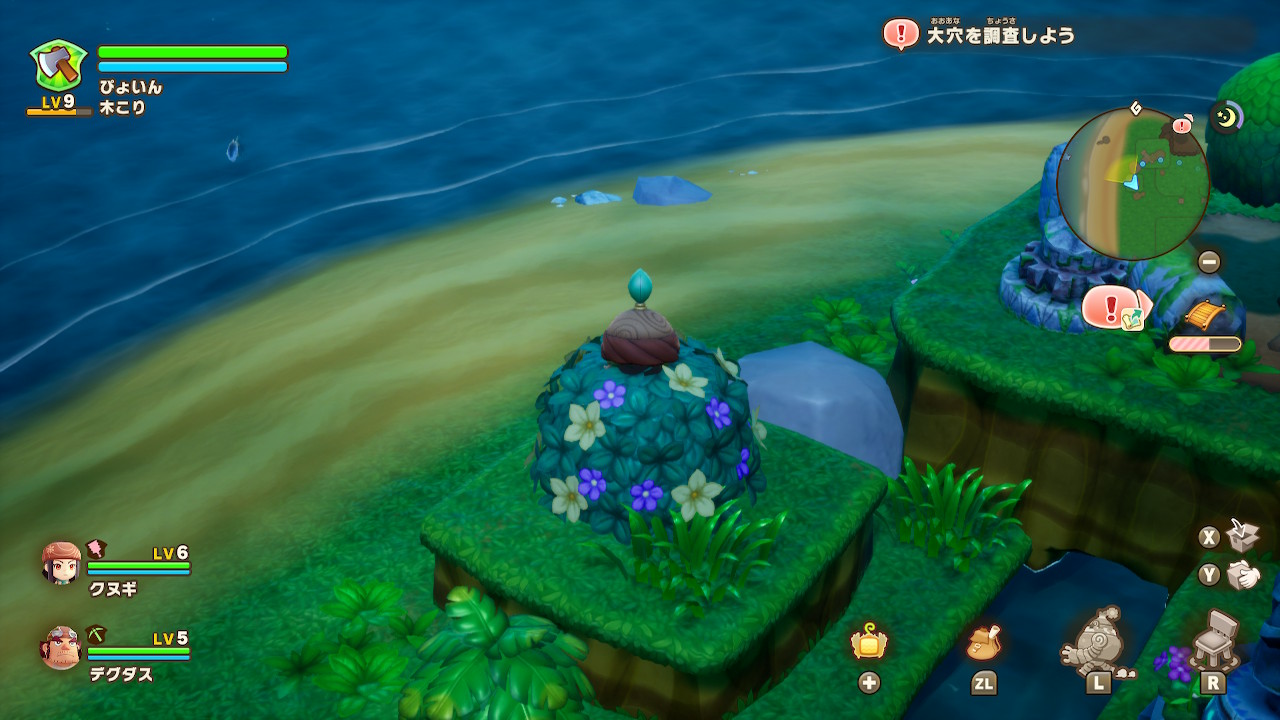The image size is (1280, 720).
Task: Select party member デグダス portrait
Action: [61, 648]
